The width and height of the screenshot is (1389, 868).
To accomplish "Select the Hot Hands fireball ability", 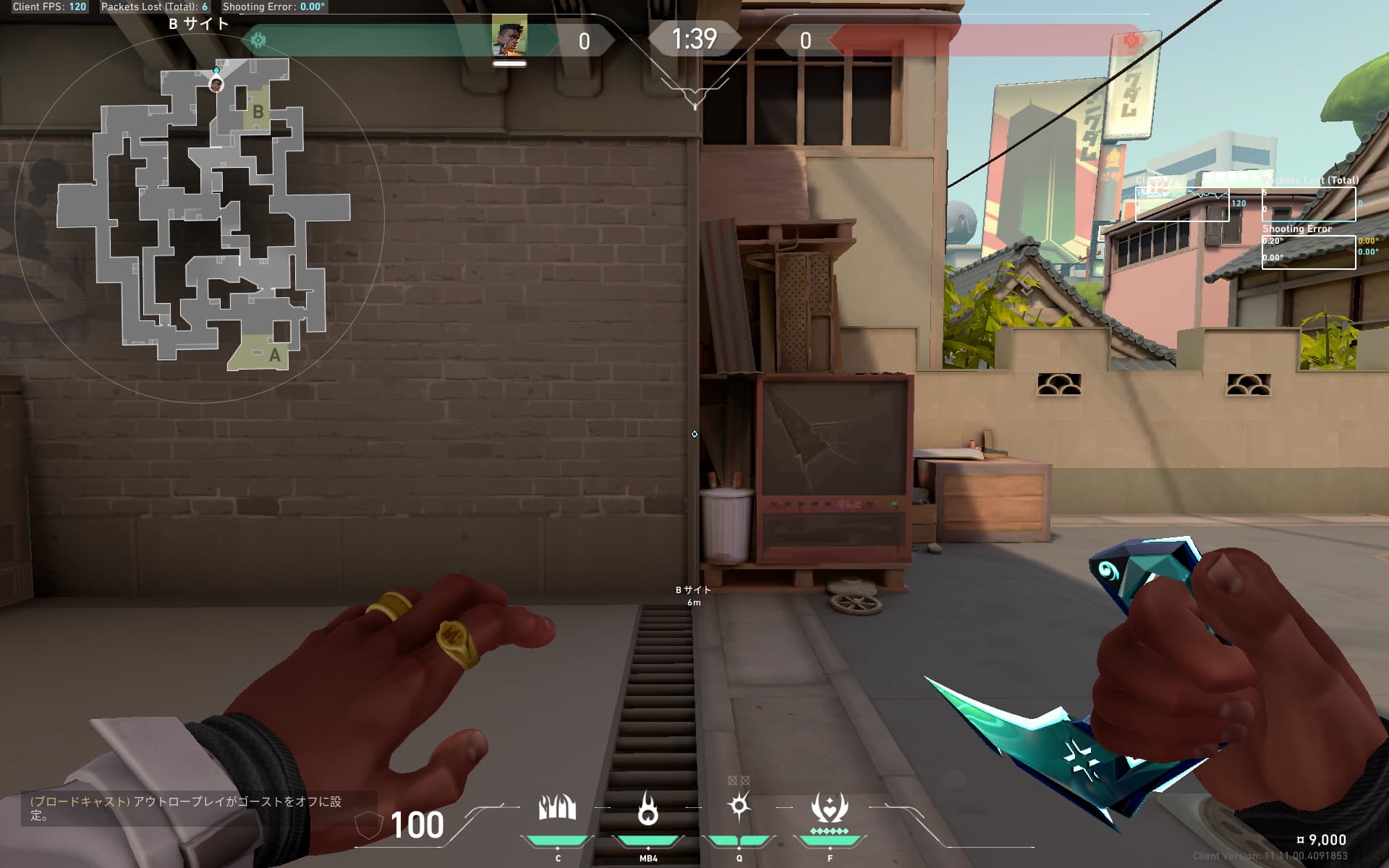I will coord(648,808).
